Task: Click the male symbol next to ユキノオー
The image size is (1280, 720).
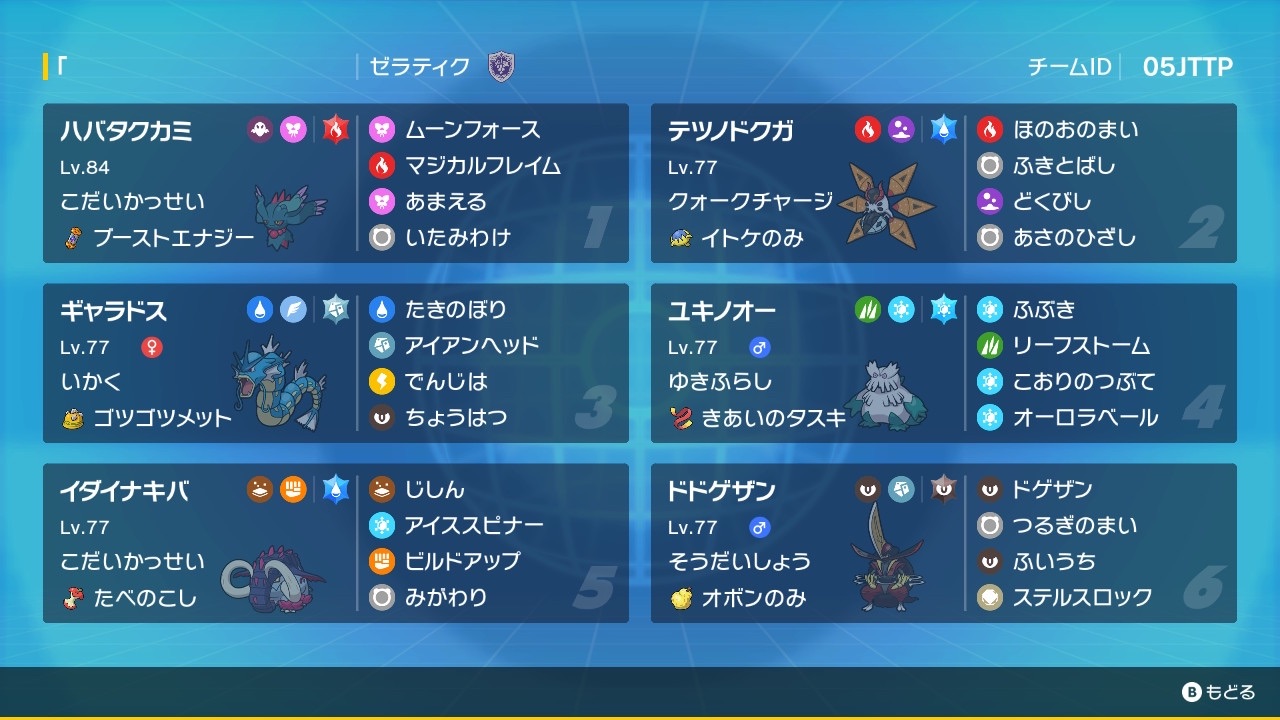Action: click(760, 345)
